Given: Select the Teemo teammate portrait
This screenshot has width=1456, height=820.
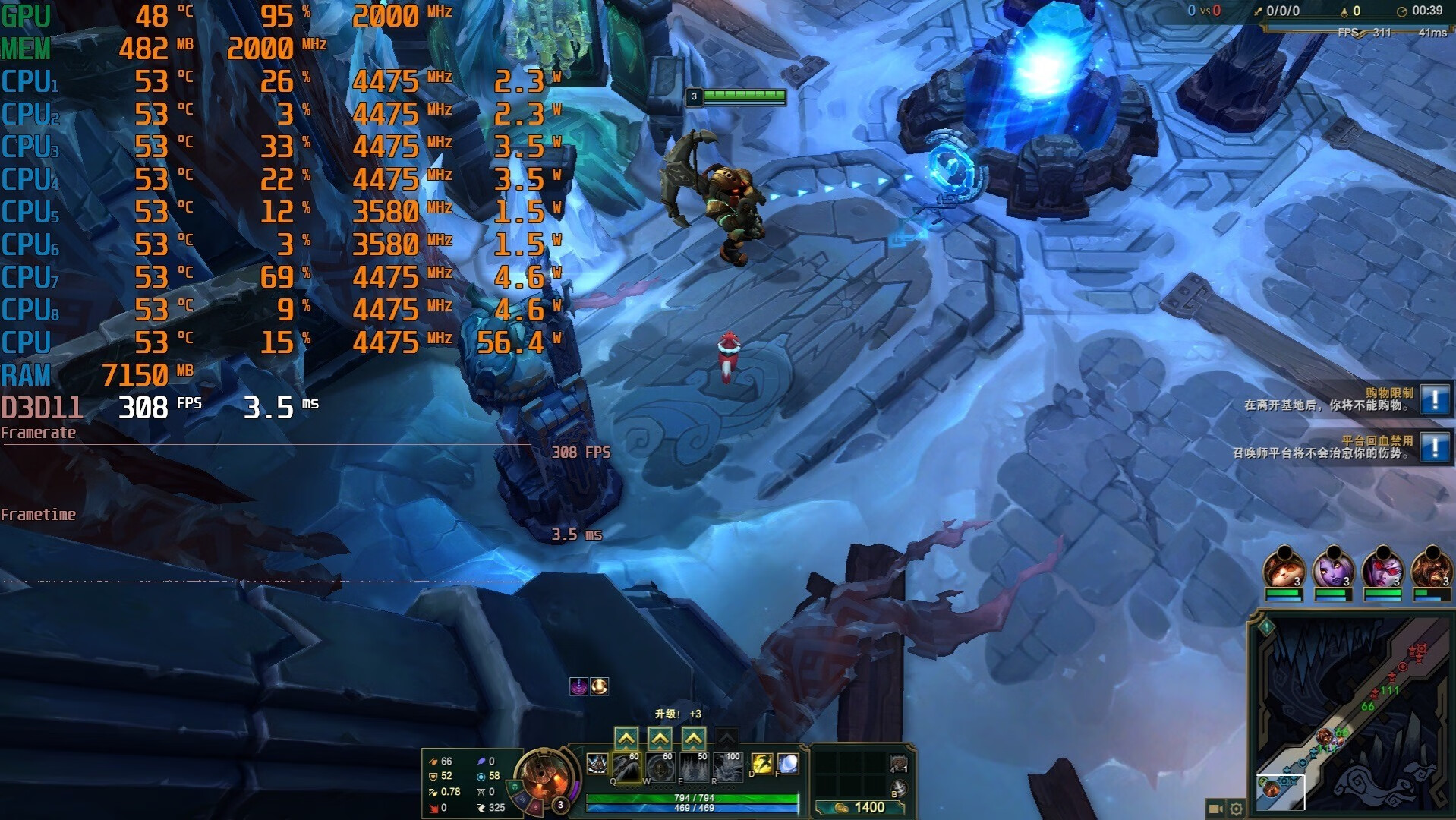Looking at the screenshot, I should click(x=1284, y=569).
